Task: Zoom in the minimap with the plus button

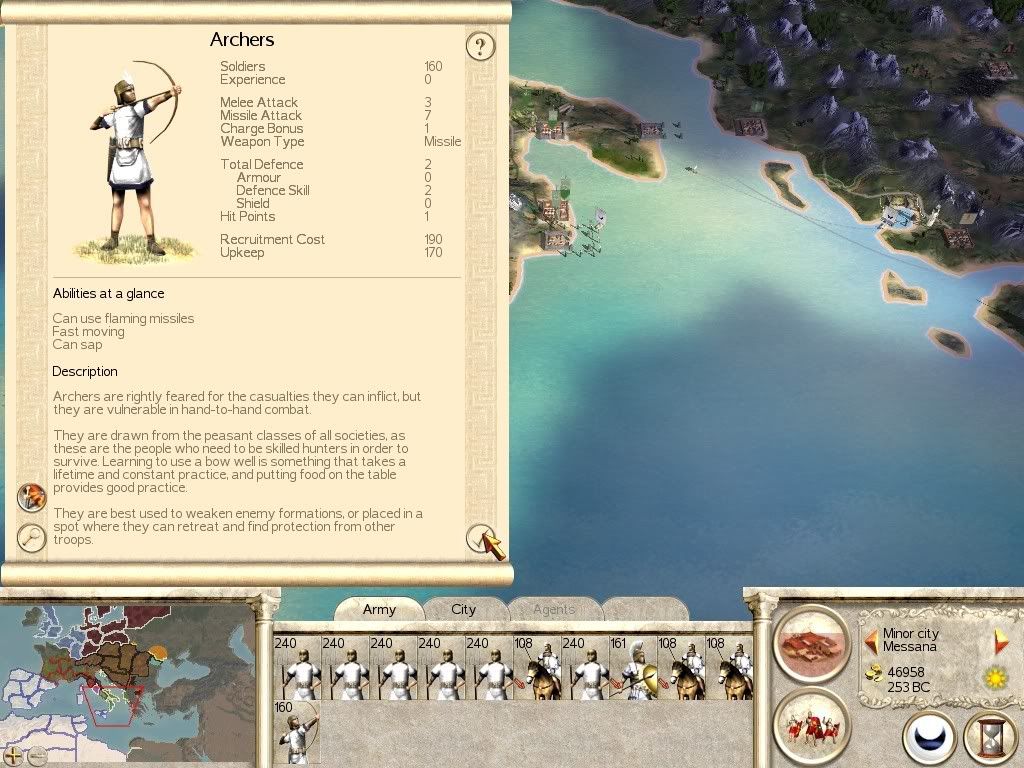Action: pos(13,755)
